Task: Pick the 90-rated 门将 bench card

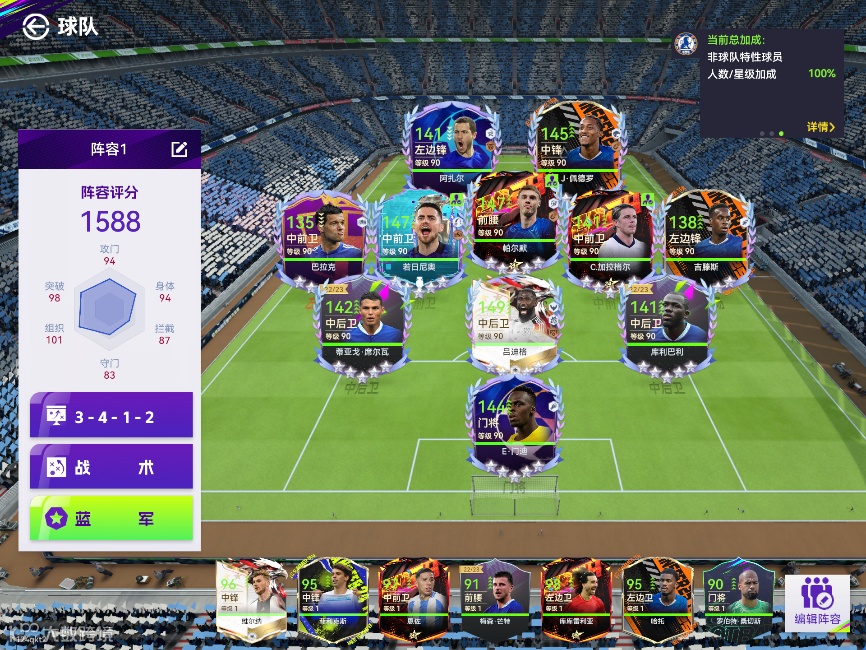Action: [738, 598]
